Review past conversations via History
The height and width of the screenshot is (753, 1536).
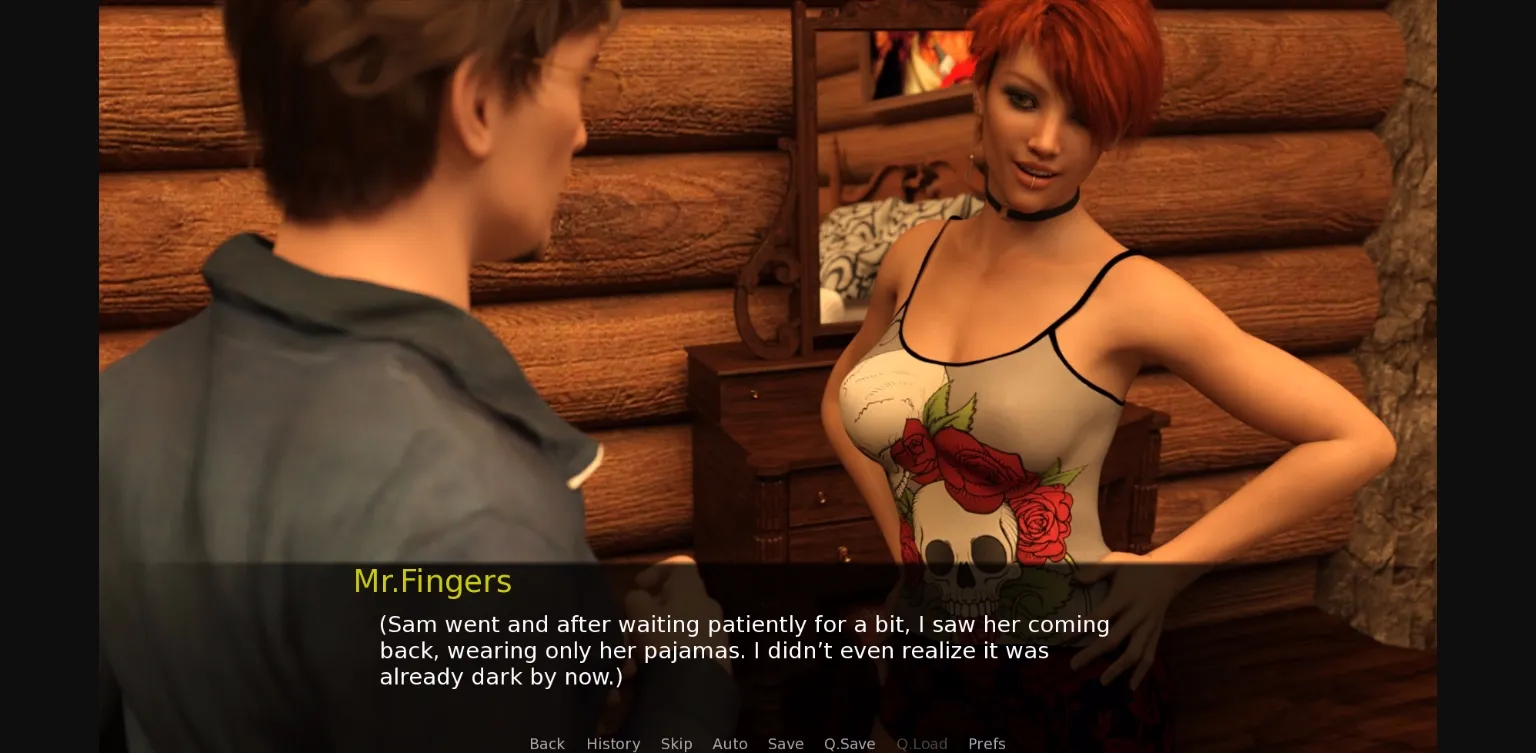613,744
